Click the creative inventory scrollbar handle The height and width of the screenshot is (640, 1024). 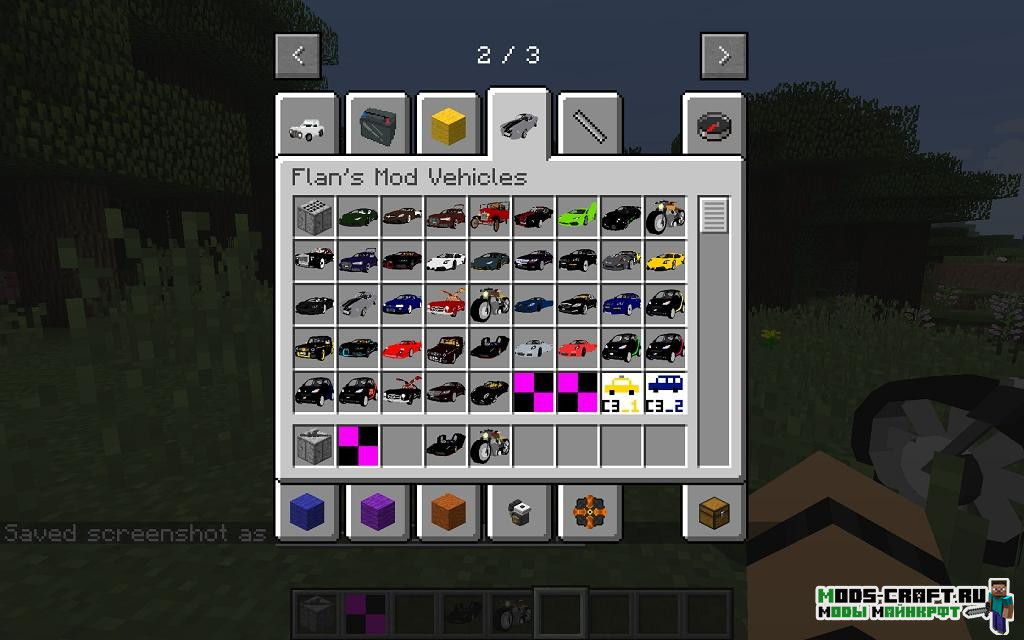pos(714,216)
